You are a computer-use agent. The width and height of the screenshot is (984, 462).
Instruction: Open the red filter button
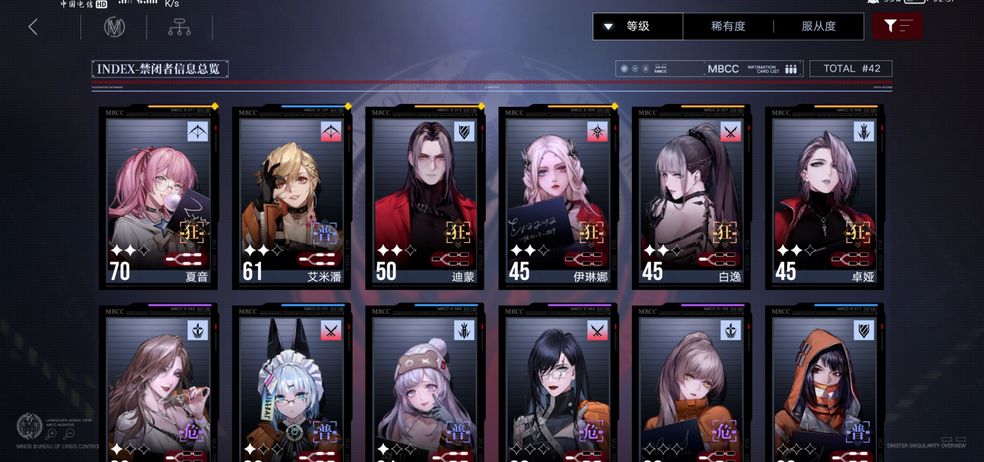point(897,26)
